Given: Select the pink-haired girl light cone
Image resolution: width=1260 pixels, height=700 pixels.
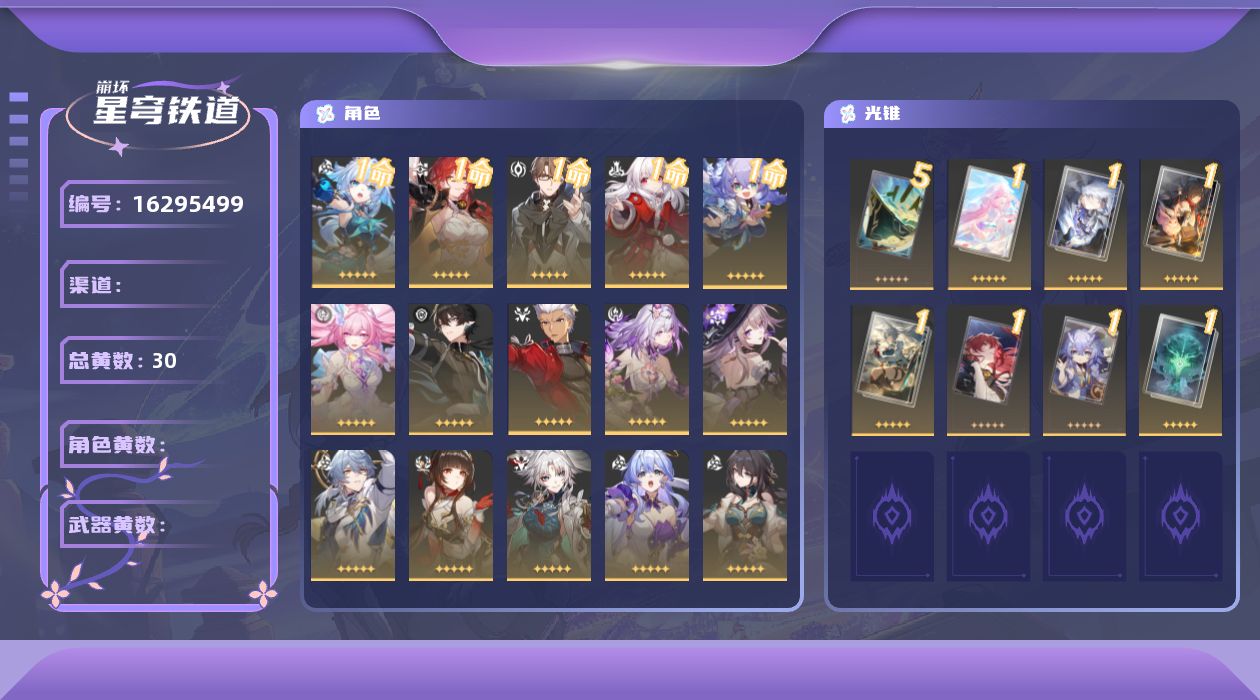Looking at the screenshot, I should pos(989,224).
